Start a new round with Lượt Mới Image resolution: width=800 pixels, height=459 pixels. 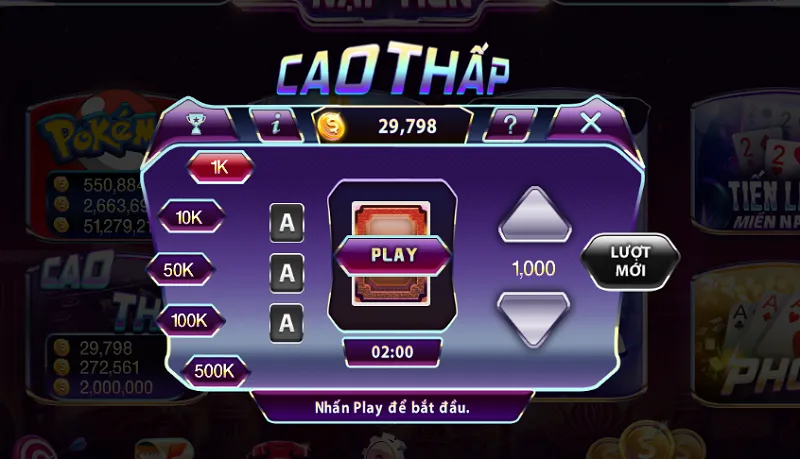point(630,262)
